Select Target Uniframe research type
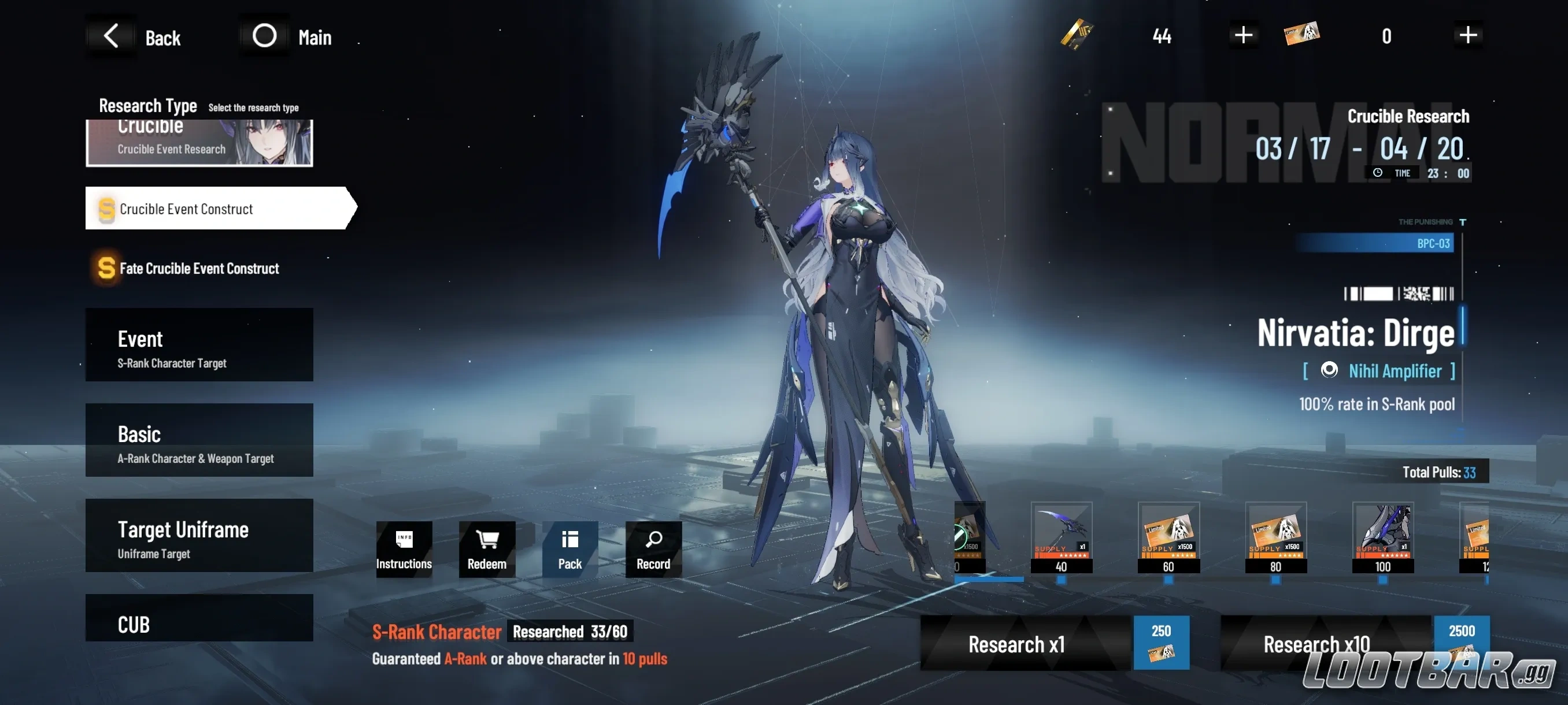Screen dimensions: 1568x705 click(x=199, y=535)
